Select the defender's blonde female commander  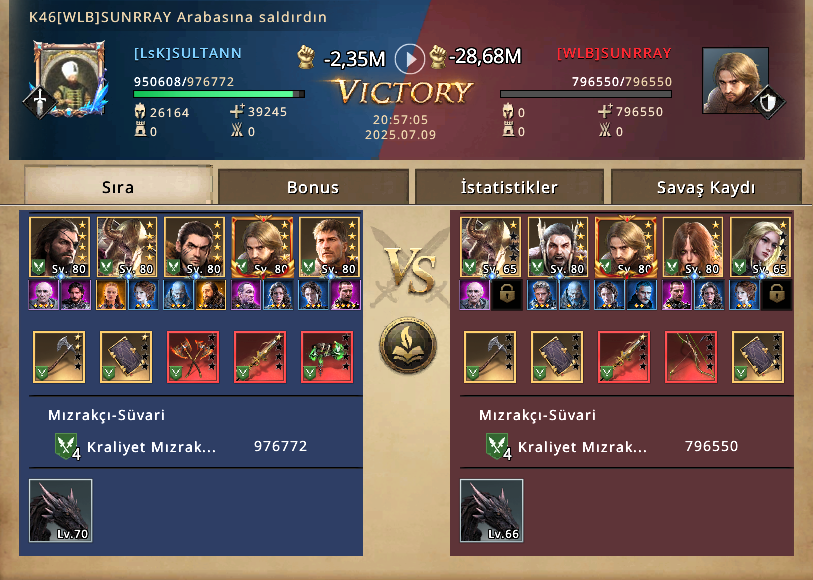(759, 247)
